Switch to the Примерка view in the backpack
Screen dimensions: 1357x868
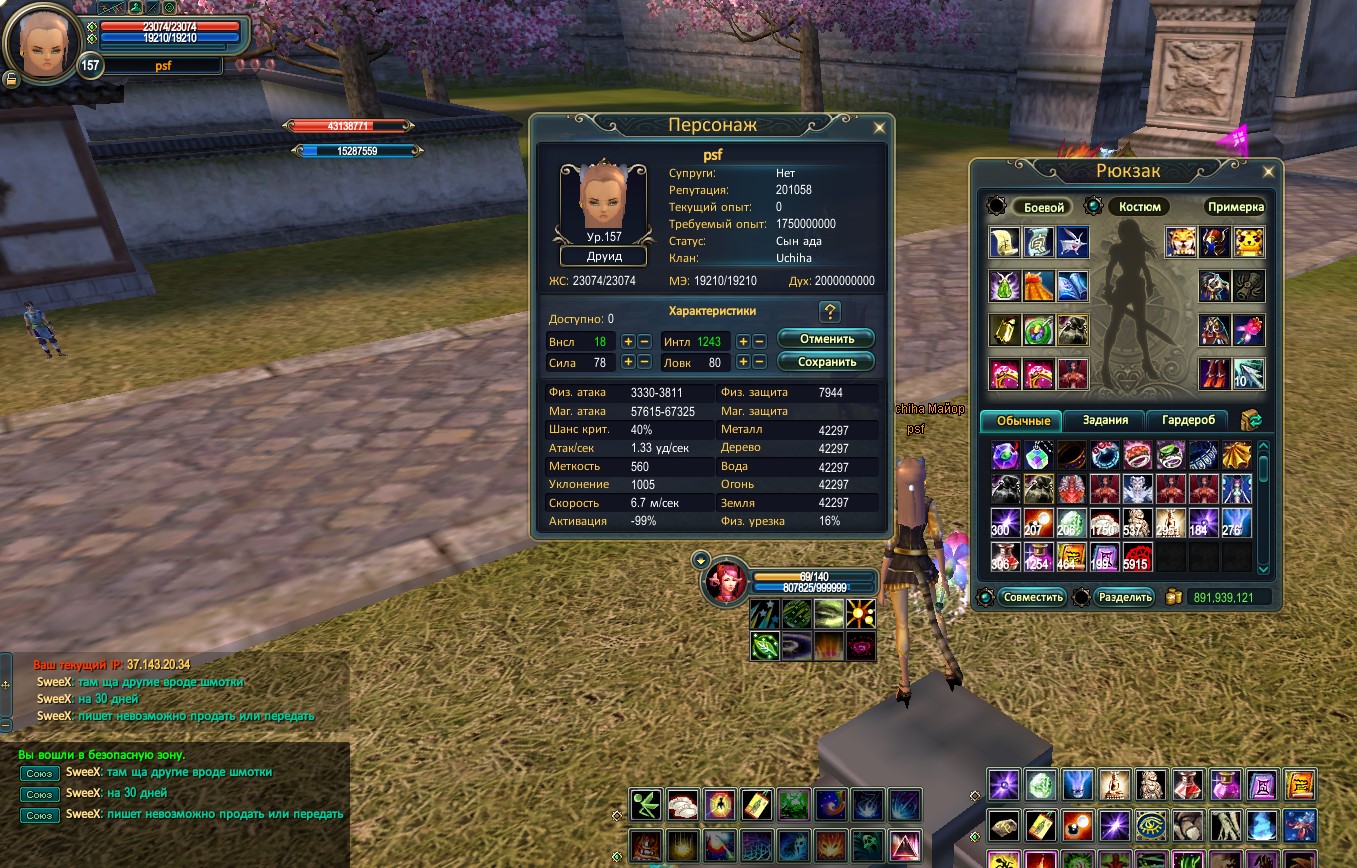coord(1233,207)
